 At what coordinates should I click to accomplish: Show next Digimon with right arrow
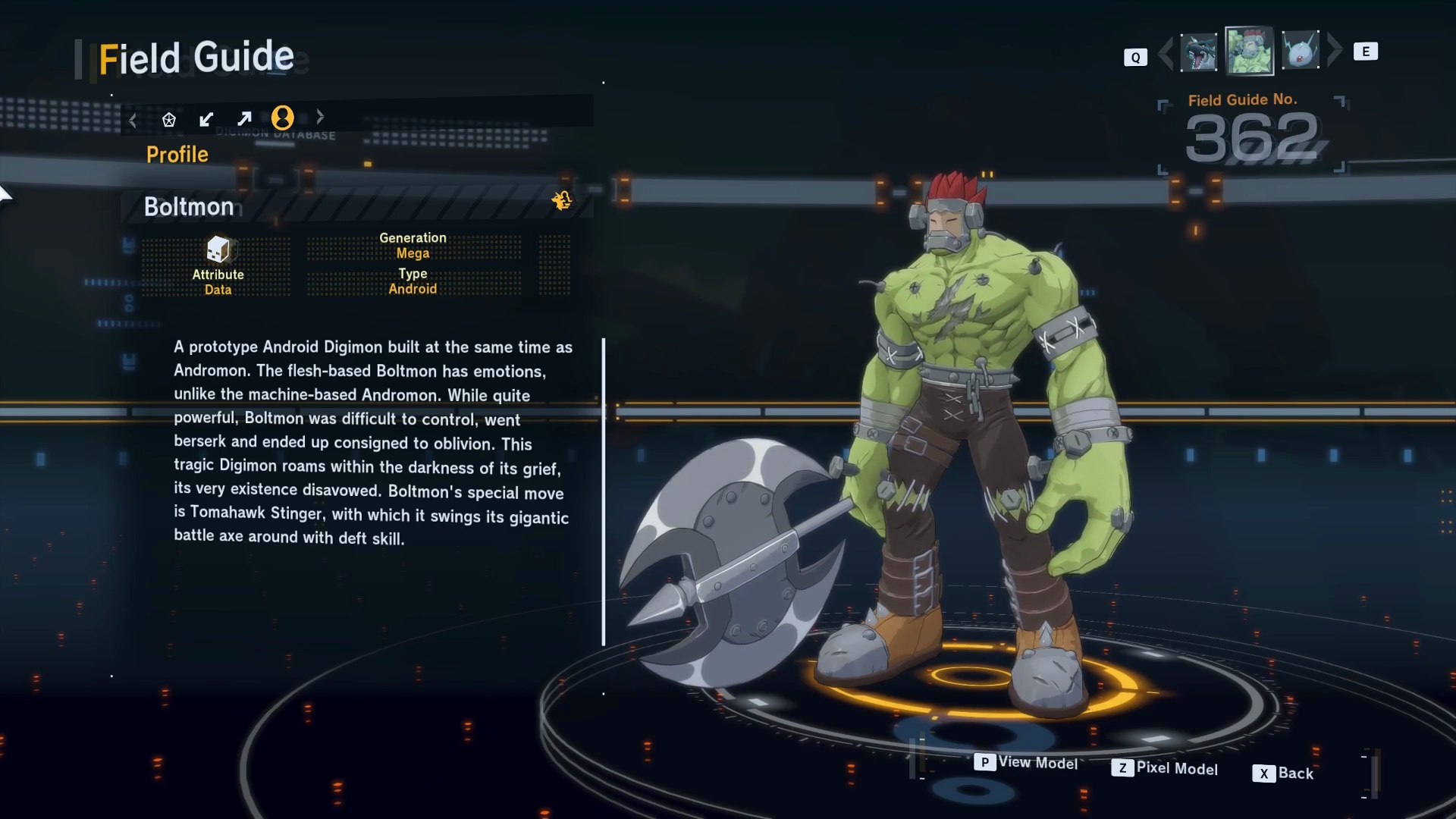click(1335, 50)
